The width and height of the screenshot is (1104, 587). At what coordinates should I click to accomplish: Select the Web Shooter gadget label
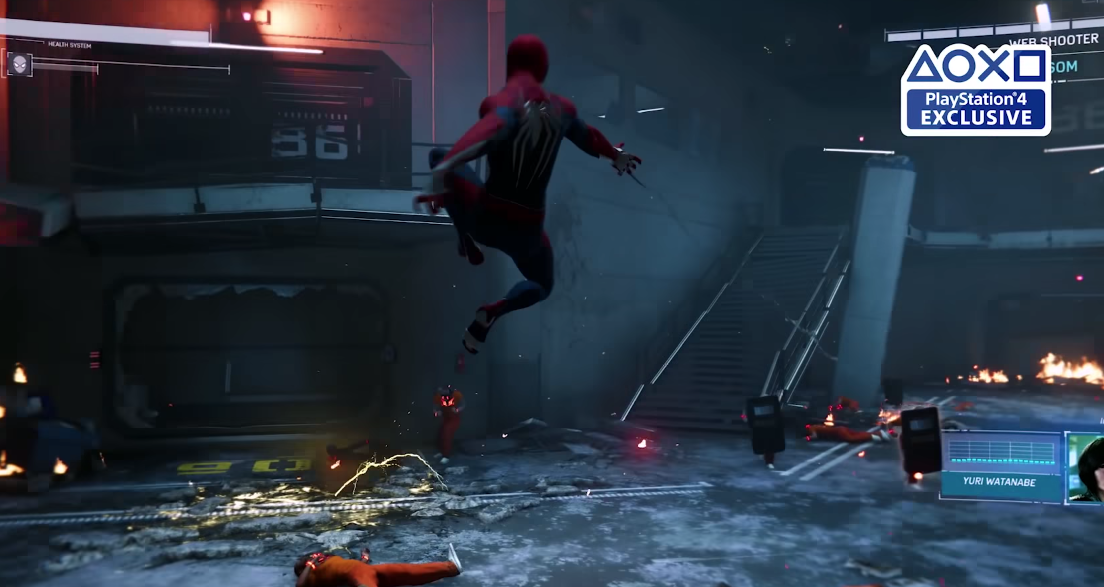pyautogui.click(x=1052, y=42)
